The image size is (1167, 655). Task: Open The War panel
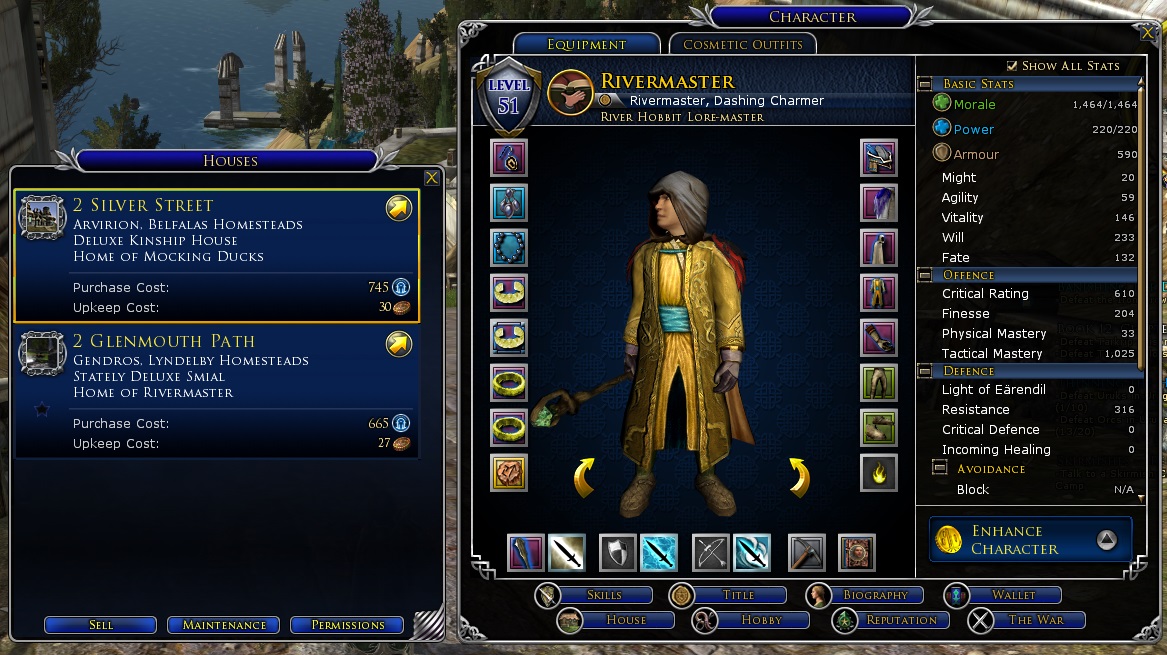pyautogui.click(x=1035, y=620)
